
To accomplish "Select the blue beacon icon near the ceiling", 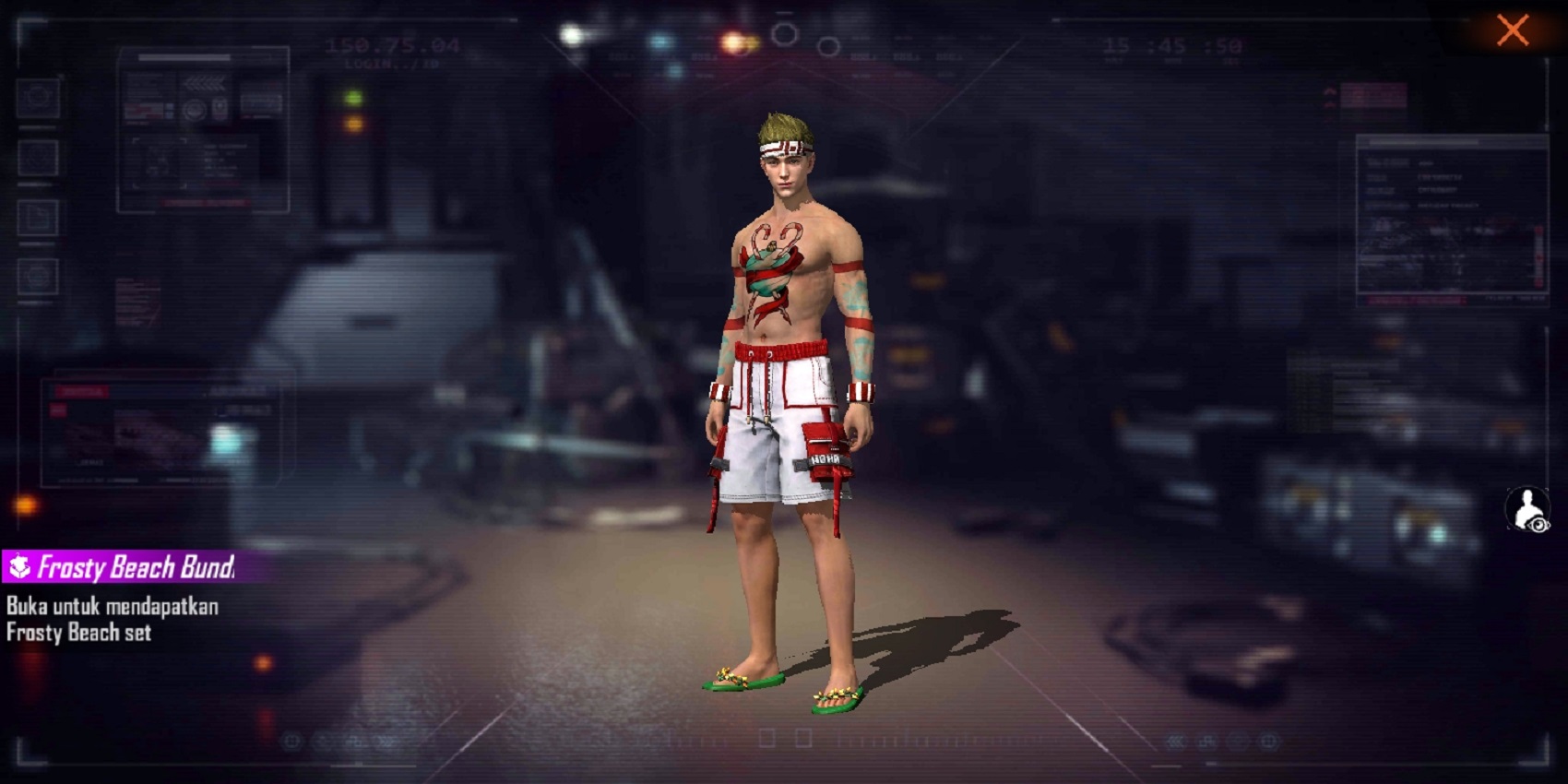I will 660,42.
